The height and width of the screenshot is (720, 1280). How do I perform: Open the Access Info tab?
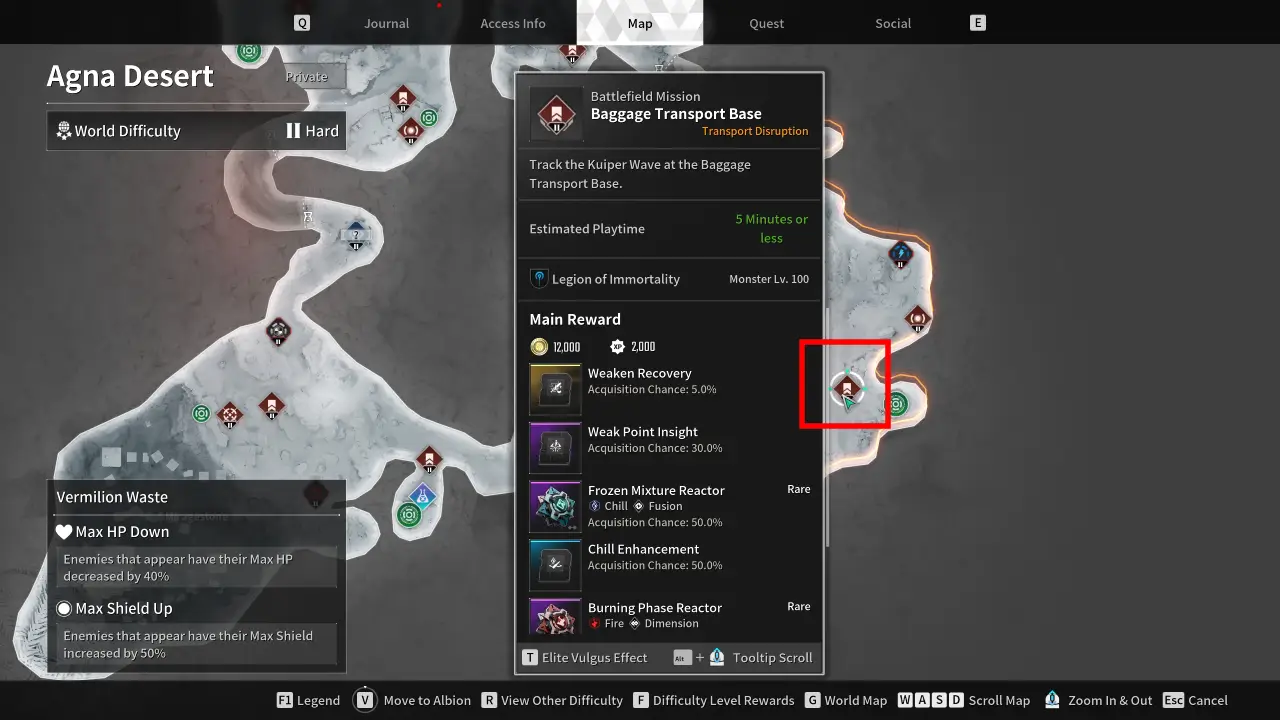[x=513, y=23]
